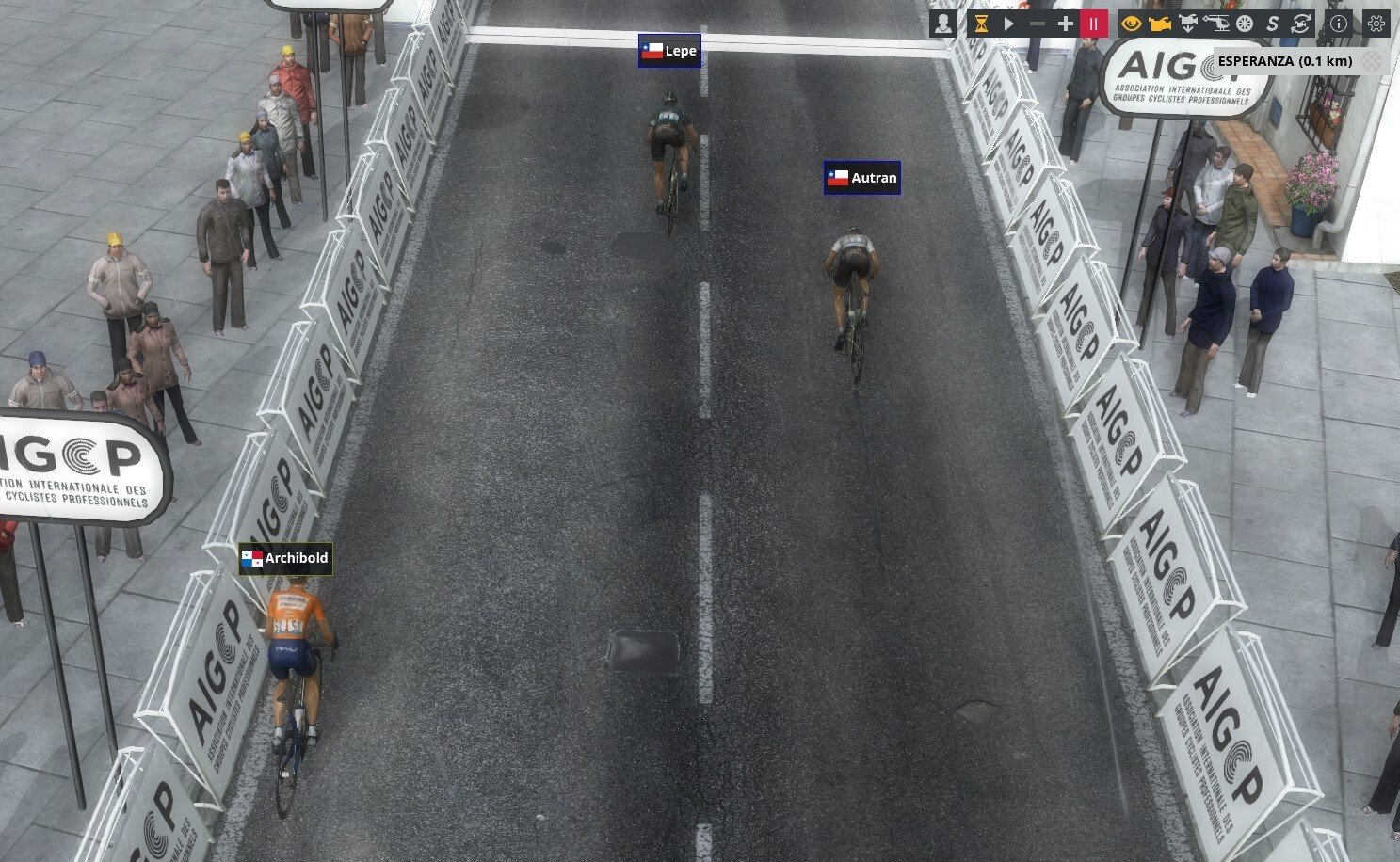Click the red pause button
Screen dimensions: 1400x862
[x=1093, y=24]
